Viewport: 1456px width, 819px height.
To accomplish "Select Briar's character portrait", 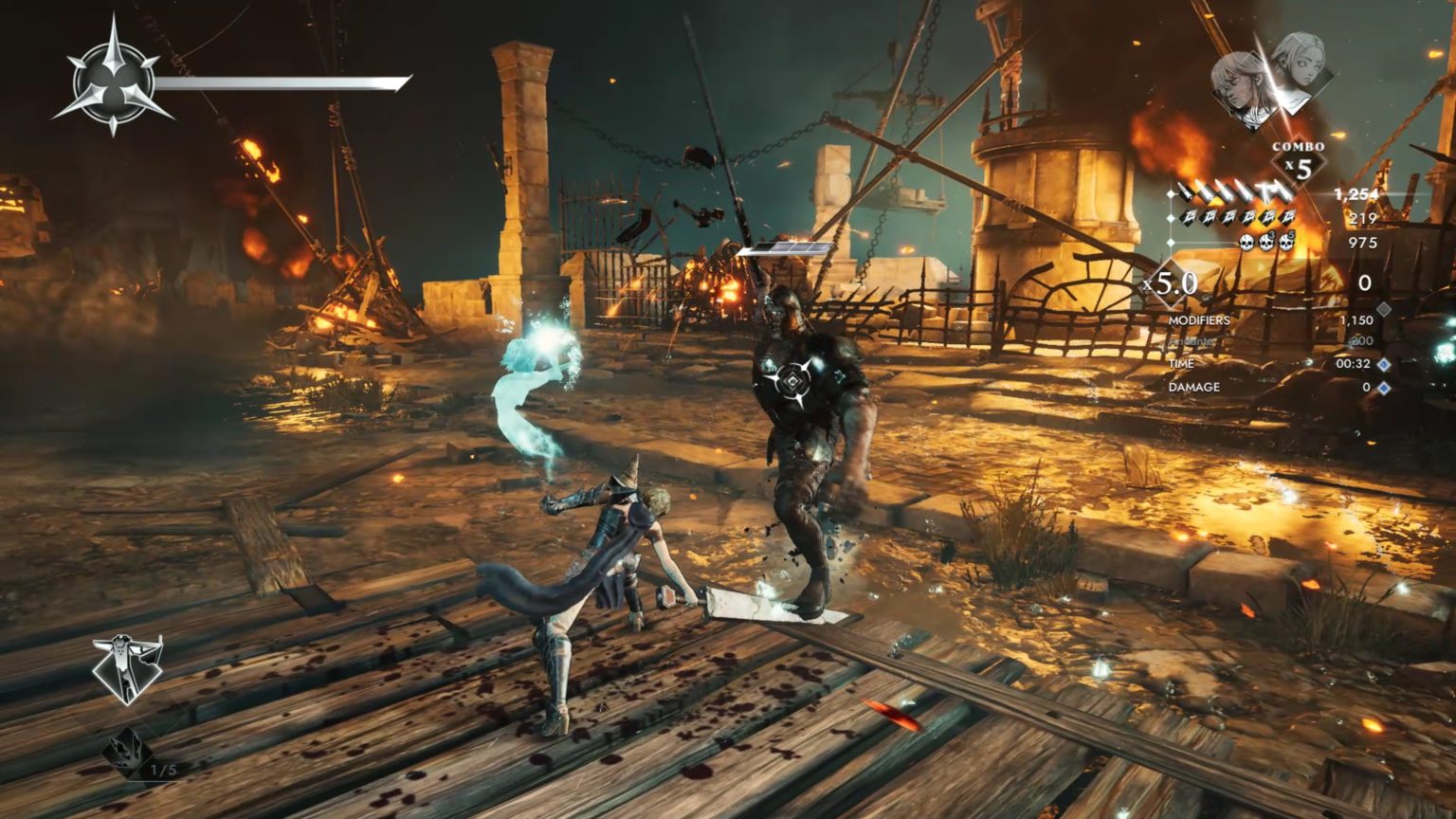I will pyautogui.click(x=1240, y=82).
